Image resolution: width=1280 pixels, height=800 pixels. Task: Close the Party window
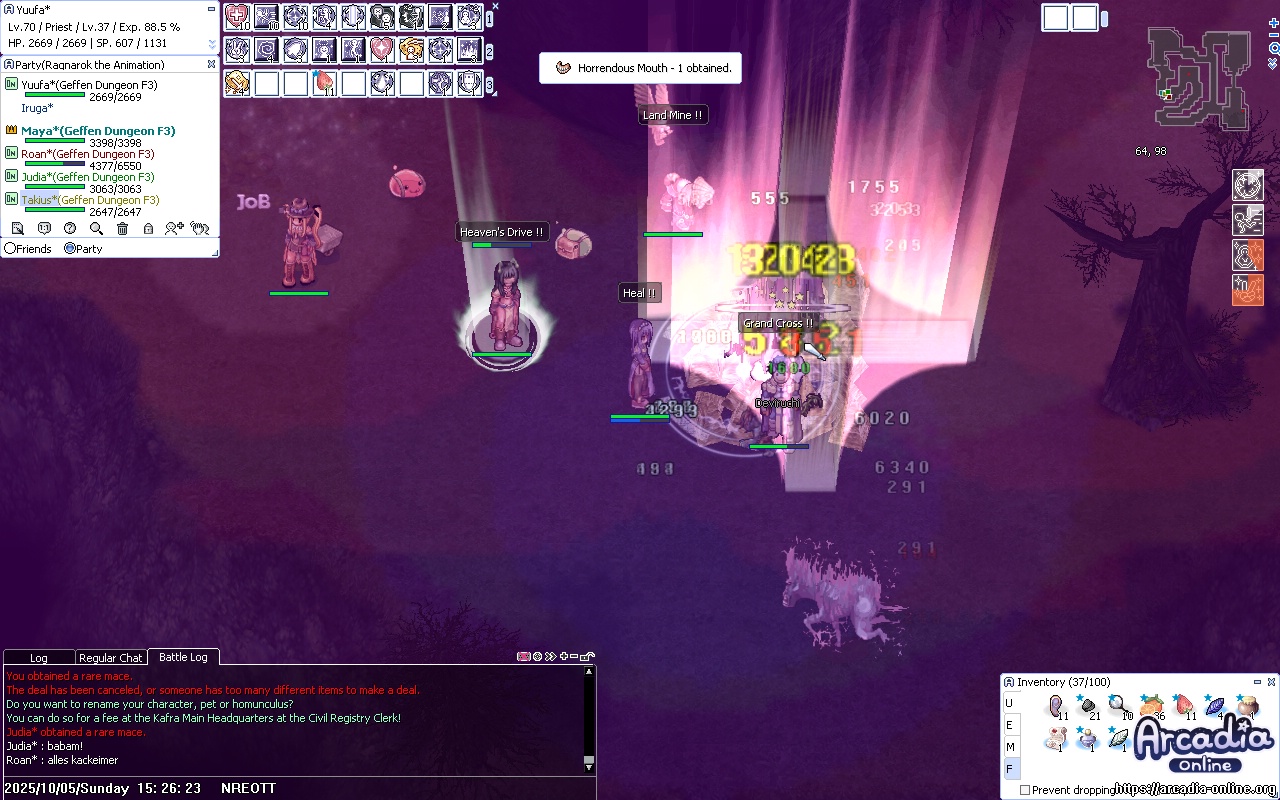coord(211,64)
